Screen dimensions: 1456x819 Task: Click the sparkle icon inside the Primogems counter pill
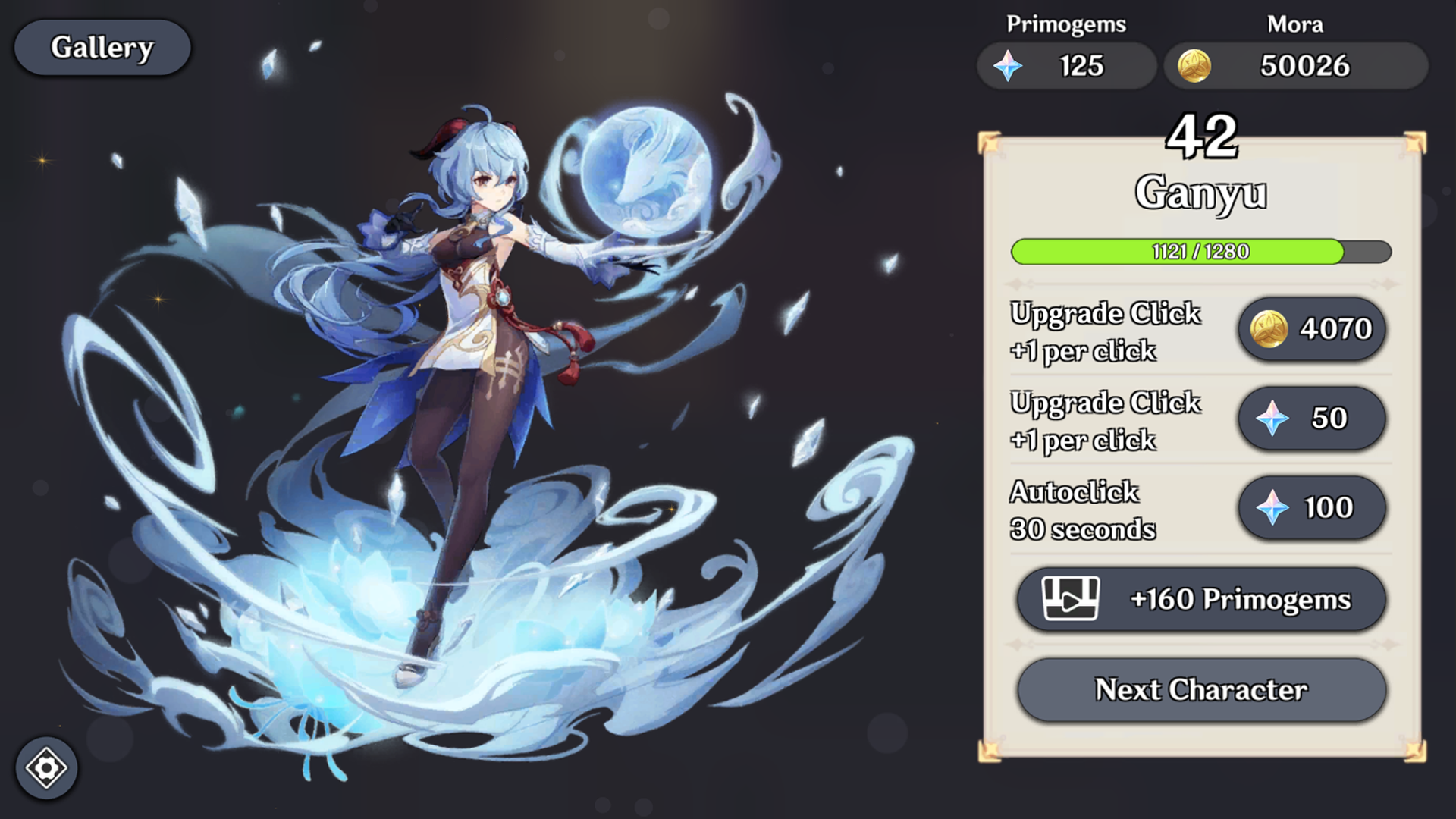tap(1009, 65)
